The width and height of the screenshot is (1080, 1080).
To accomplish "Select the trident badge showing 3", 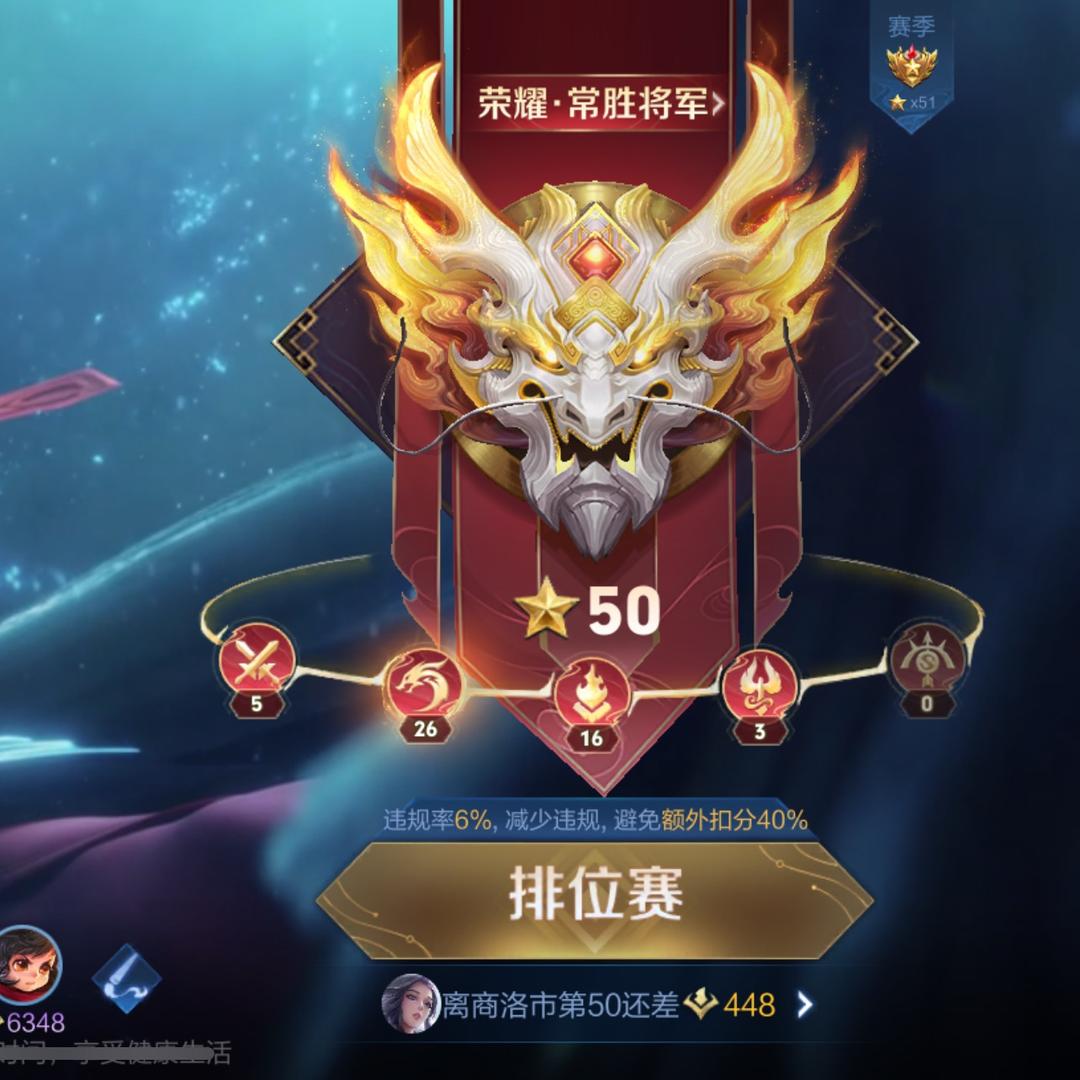I will click(x=759, y=685).
